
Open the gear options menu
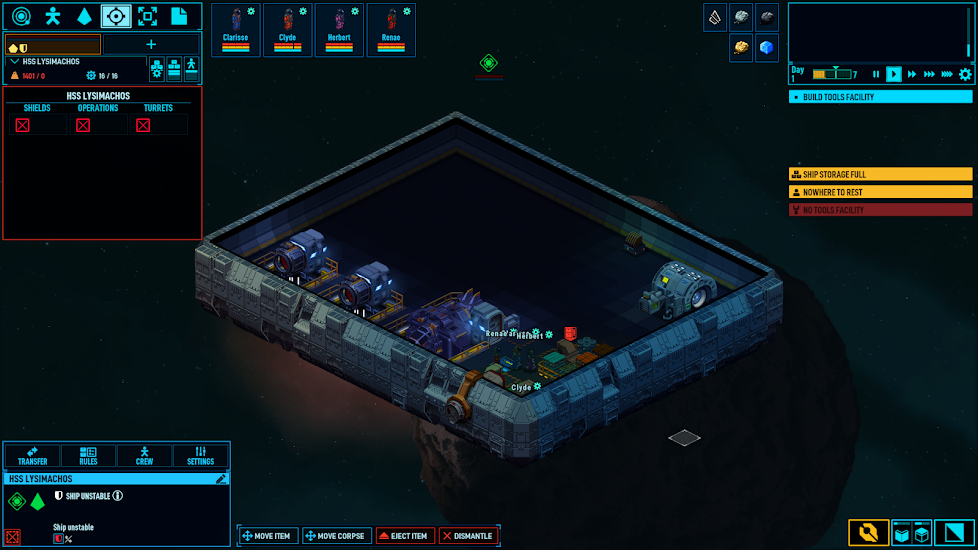965,74
